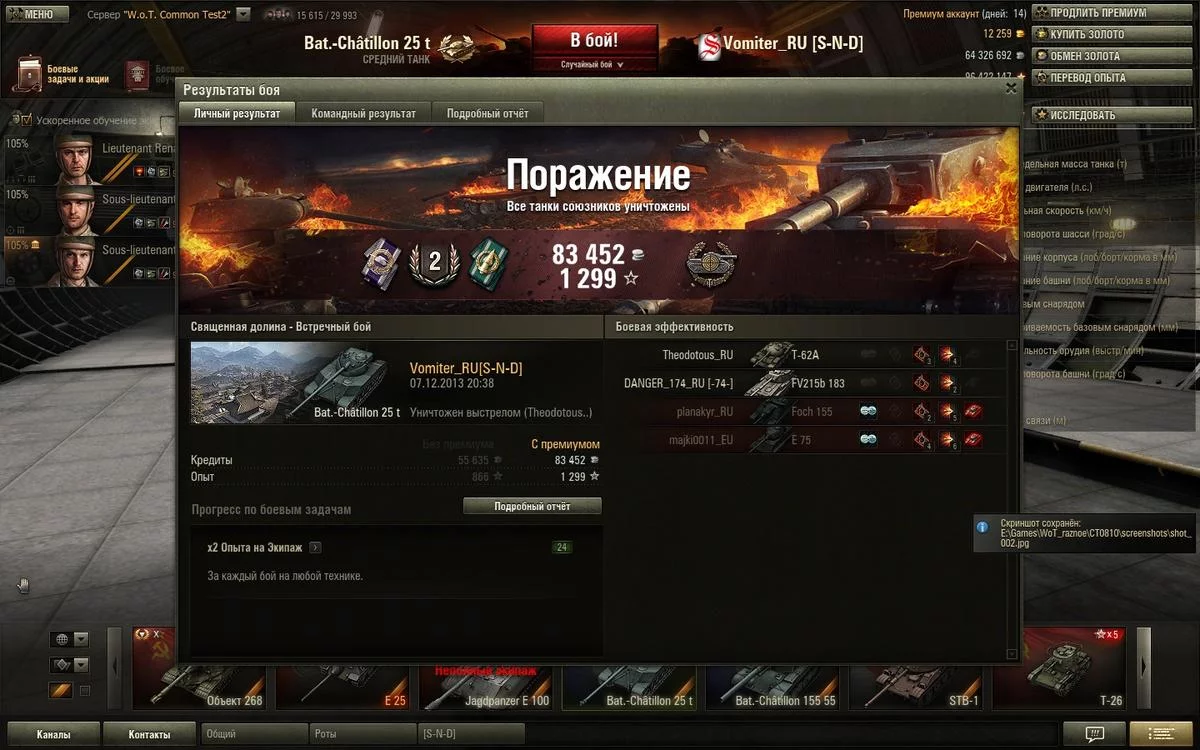Expand the server selection dropdown
This screenshot has height=750, width=1200.
(x=243, y=15)
